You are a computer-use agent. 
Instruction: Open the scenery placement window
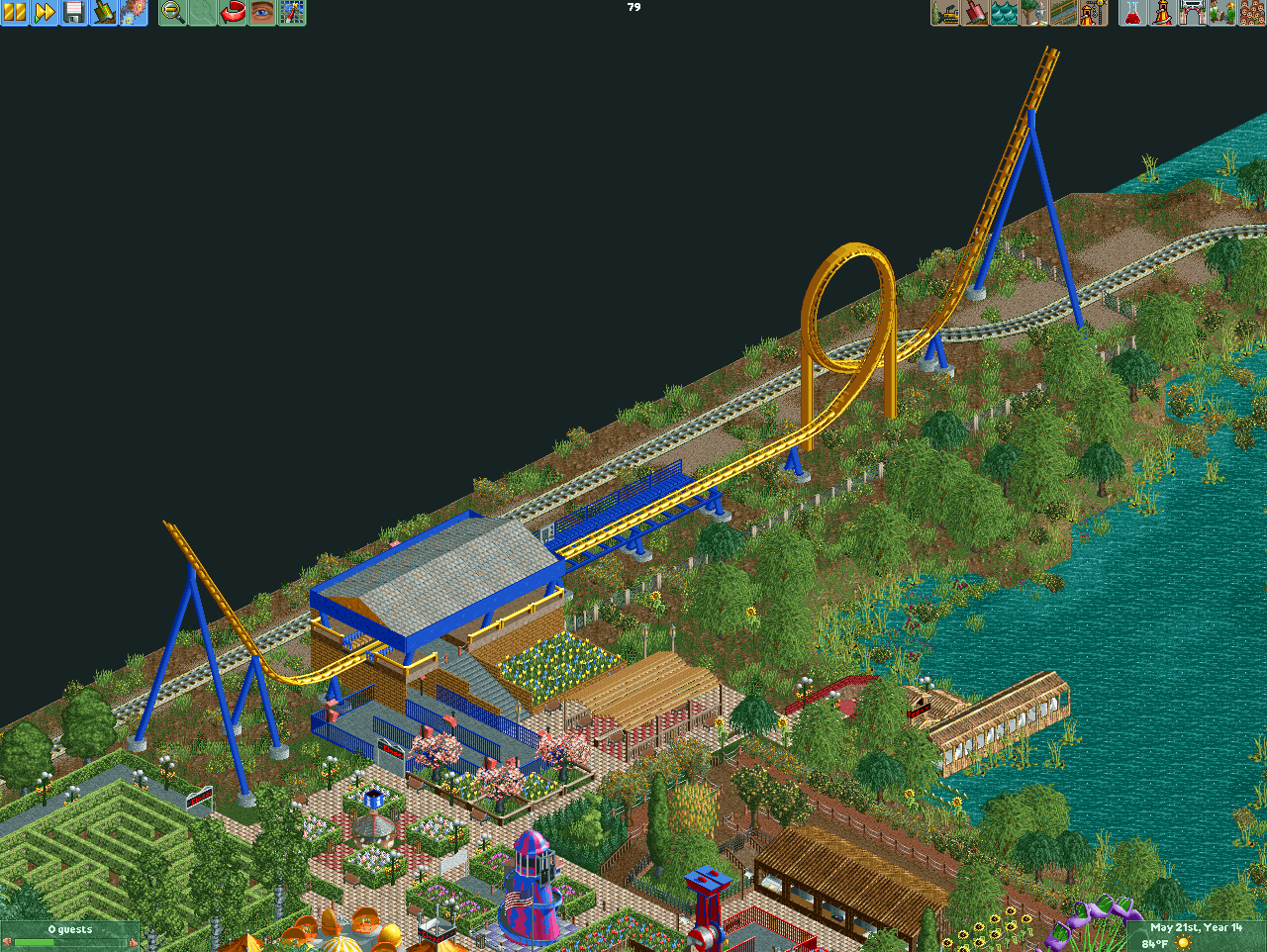point(1034,13)
